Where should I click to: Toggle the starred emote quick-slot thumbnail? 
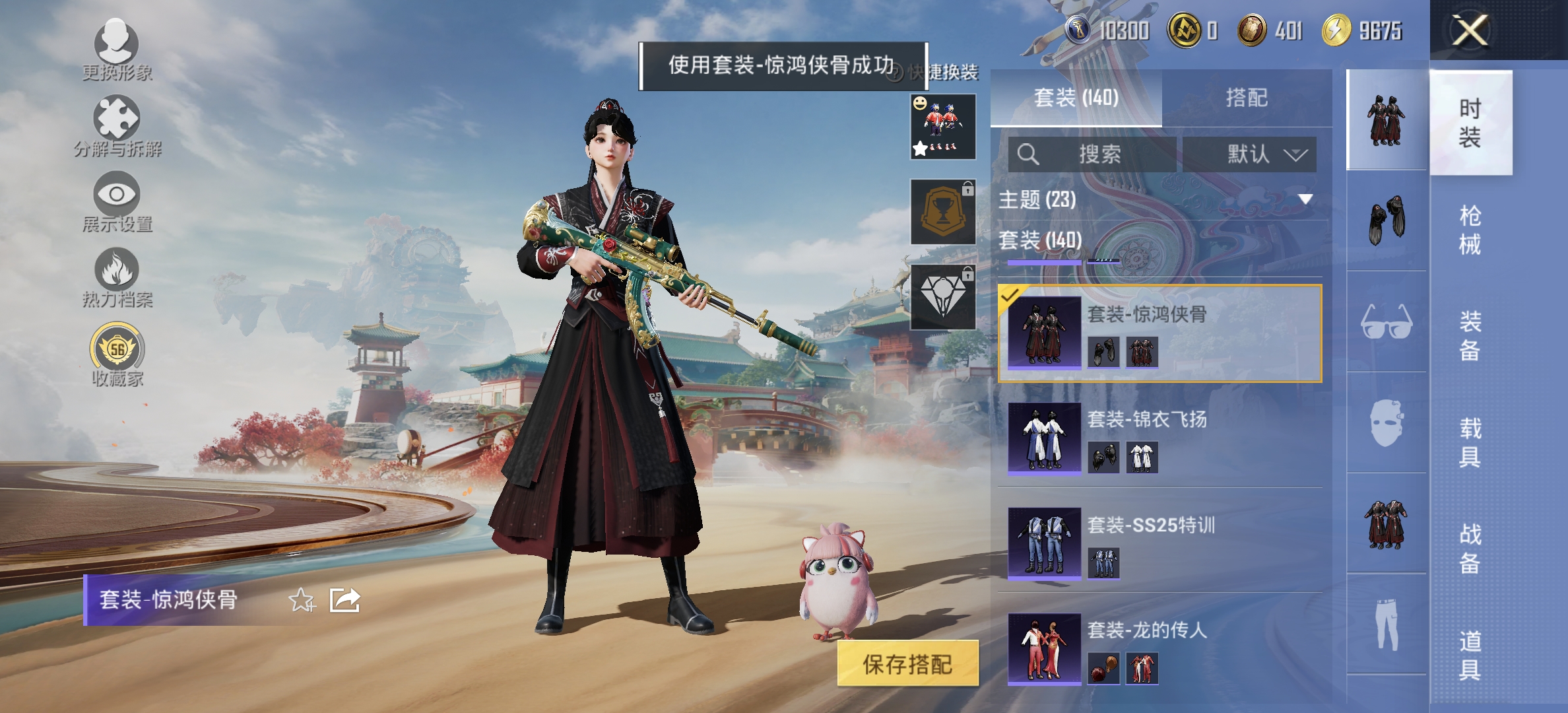pyautogui.click(x=942, y=127)
